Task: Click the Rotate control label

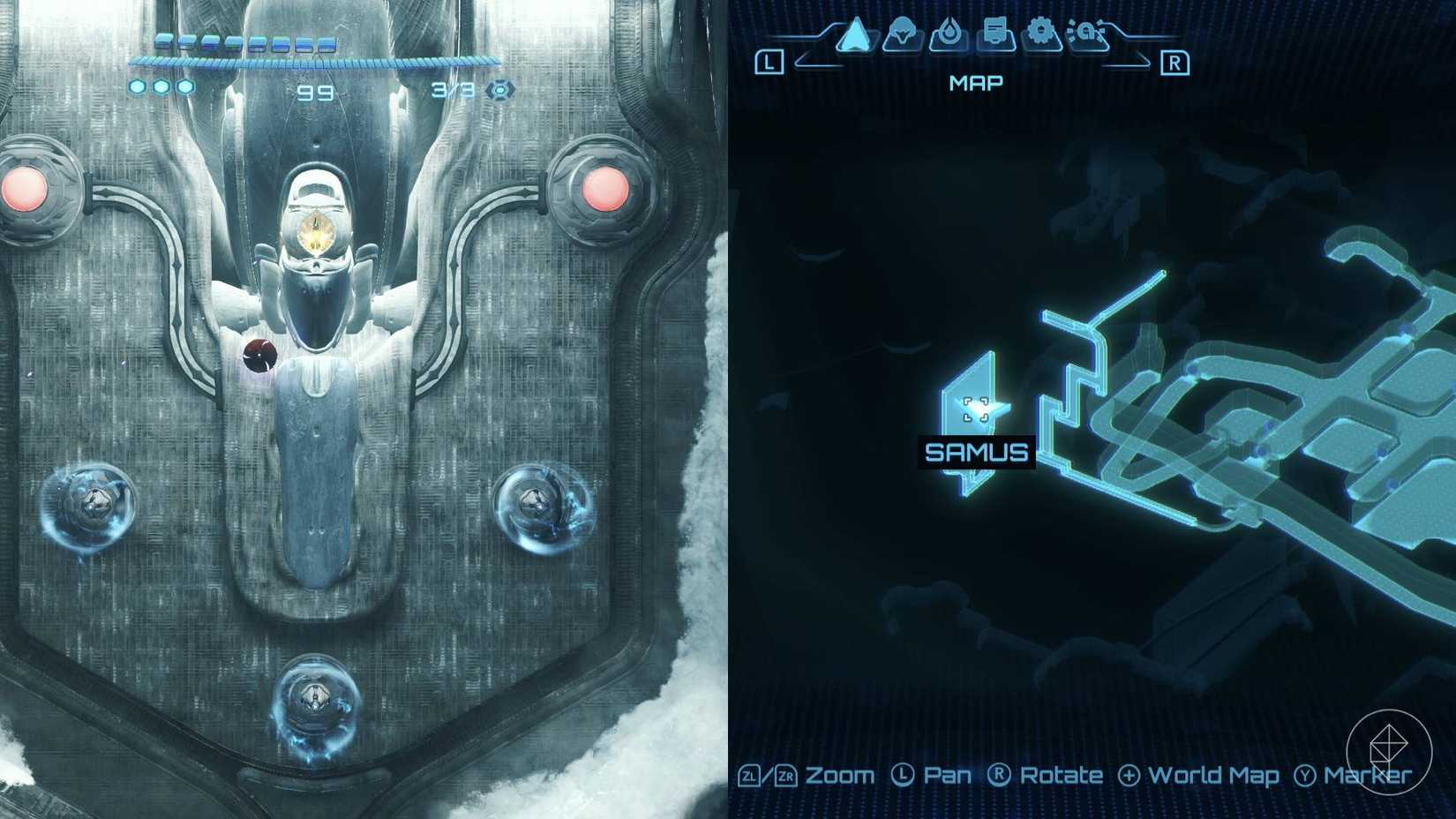Action: (x=1060, y=776)
